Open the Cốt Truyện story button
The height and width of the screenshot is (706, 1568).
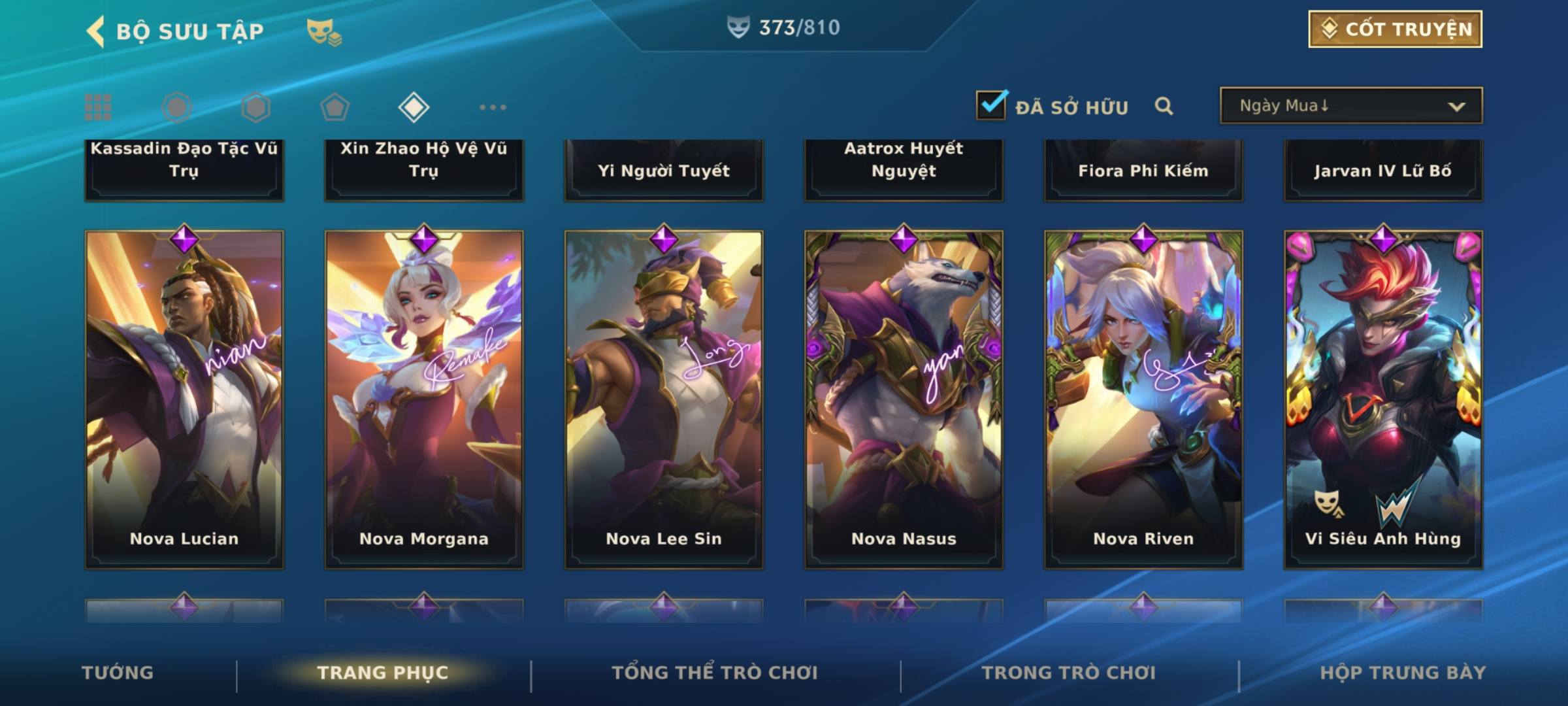coord(1395,29)
